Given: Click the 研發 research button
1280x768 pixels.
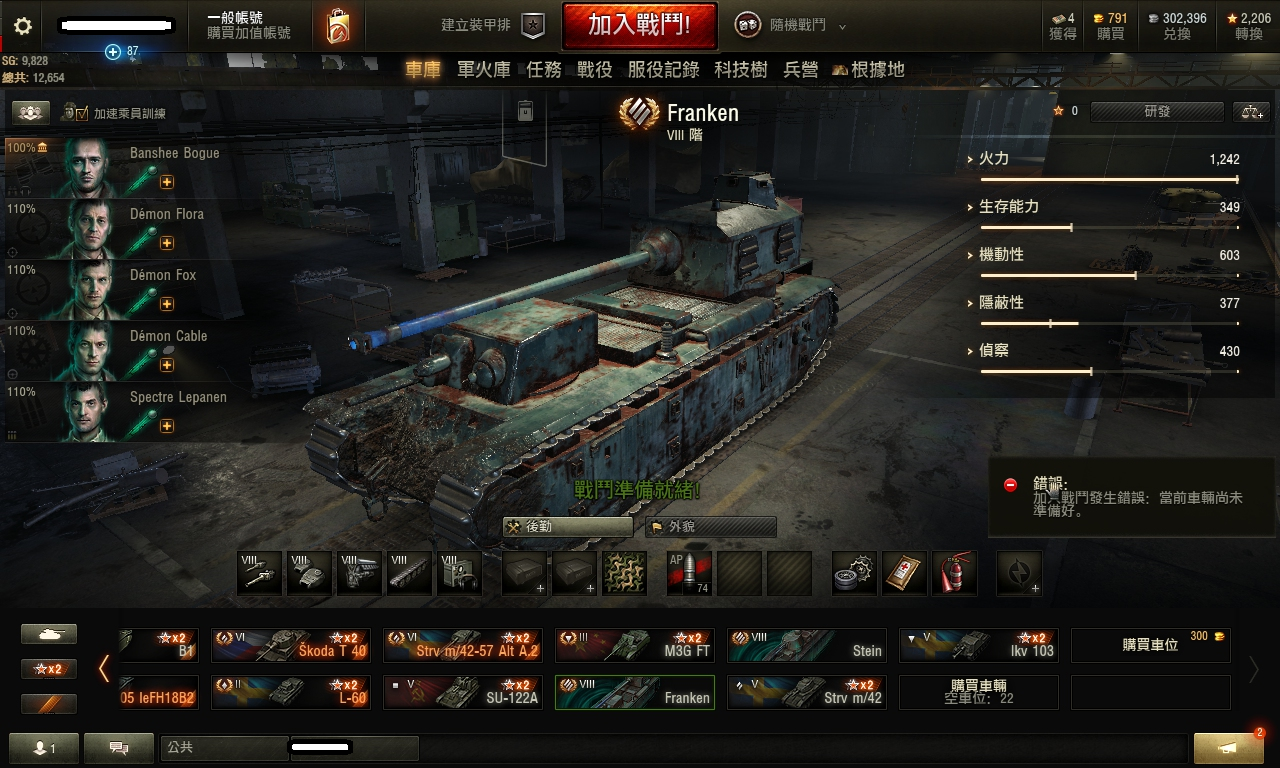Looking at the screenshot, I should 1157,112.
